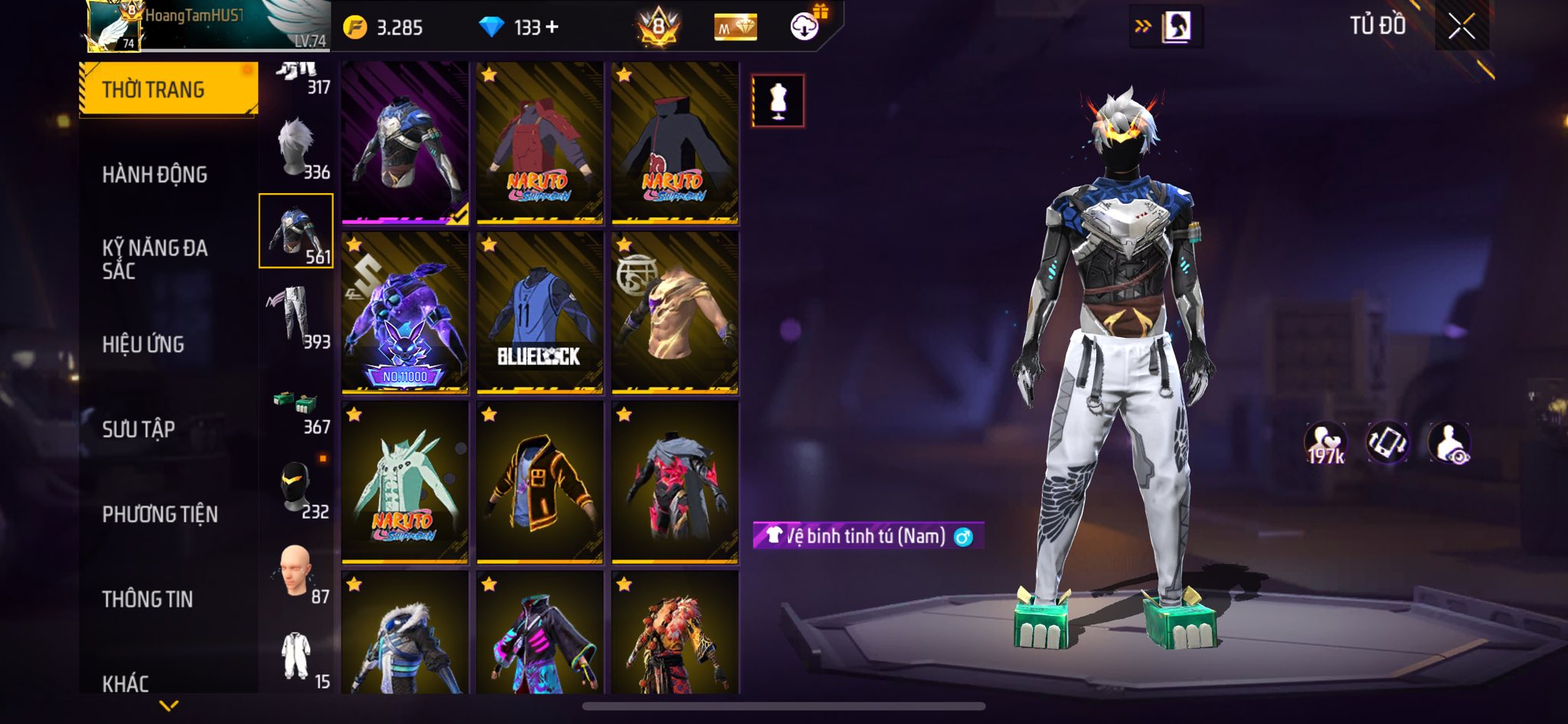Toggle the character view eye icon
This screenshot has width=1568, height=724.
1449,443
